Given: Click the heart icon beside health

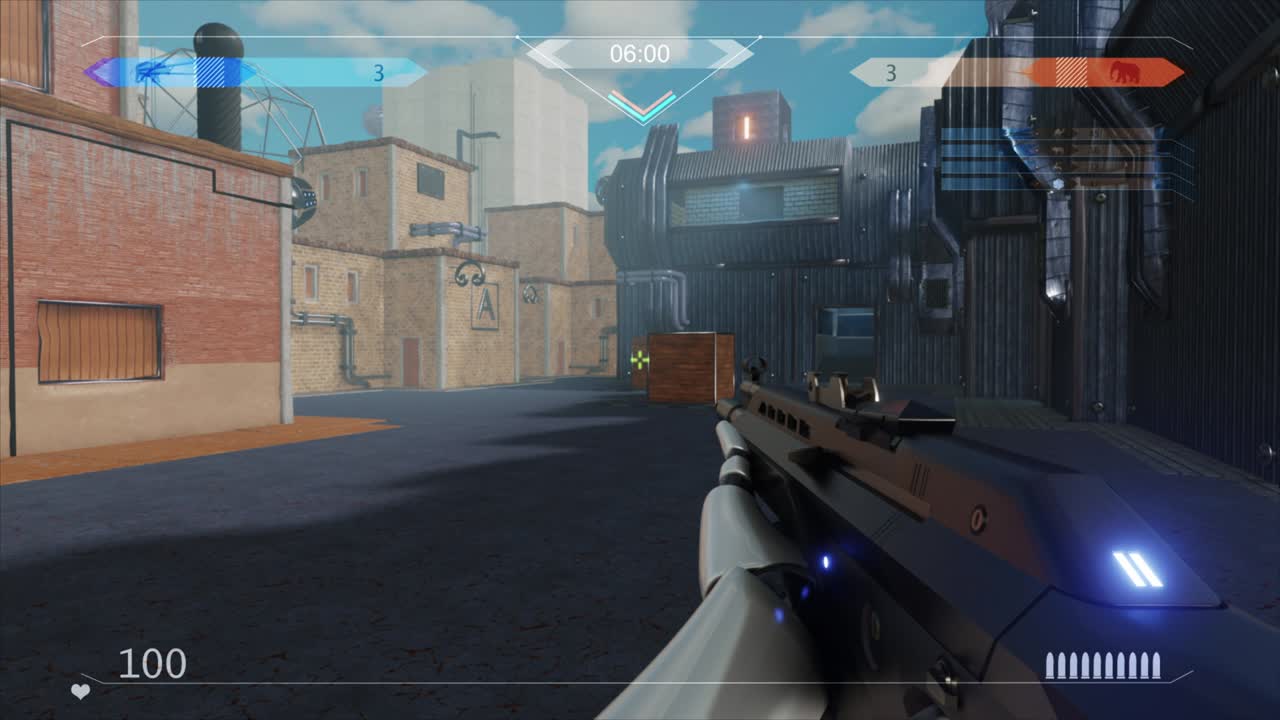Looking at the screenshot, I should (x=80, y=692).
